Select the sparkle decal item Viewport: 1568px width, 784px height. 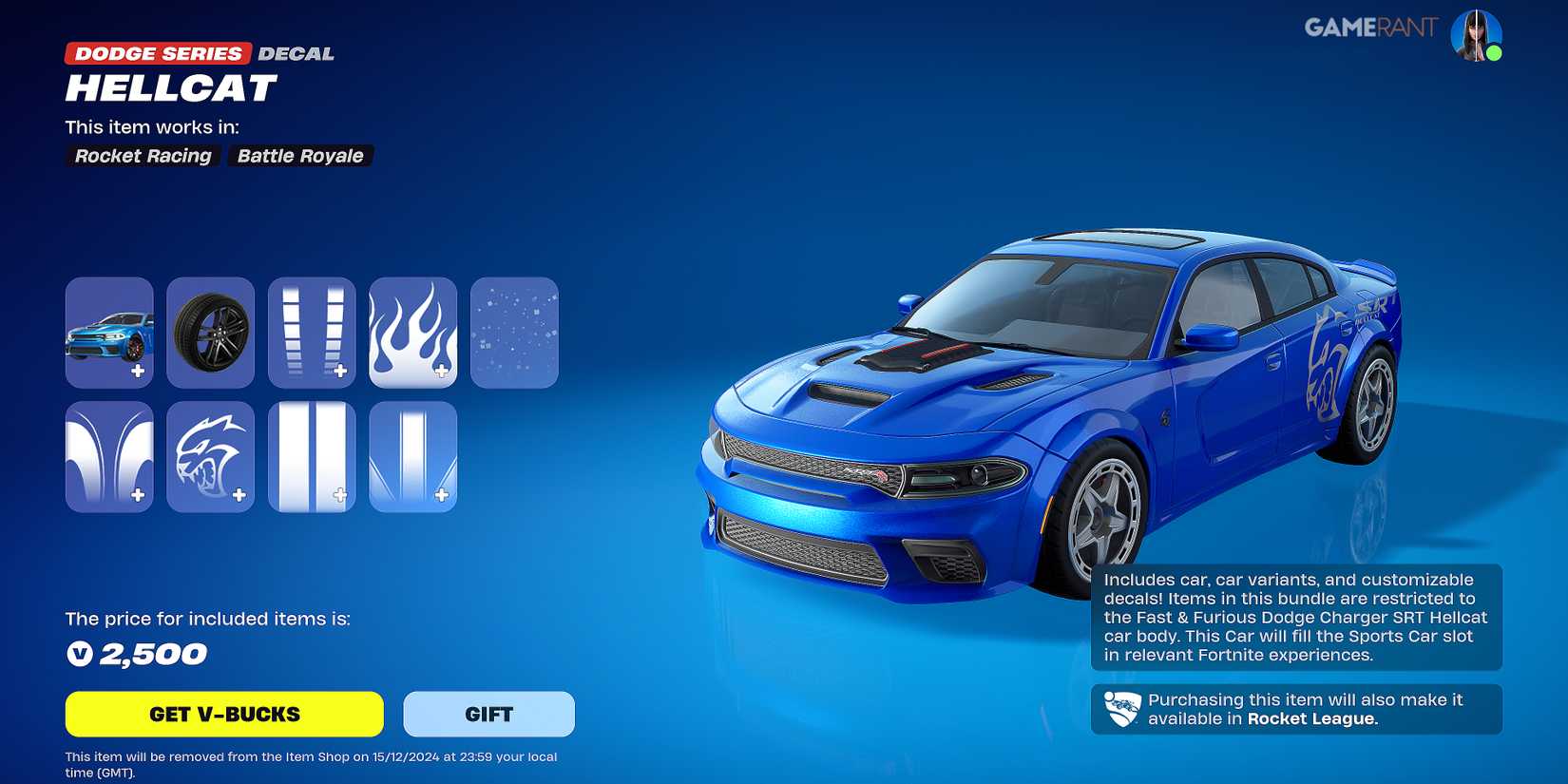514,333
